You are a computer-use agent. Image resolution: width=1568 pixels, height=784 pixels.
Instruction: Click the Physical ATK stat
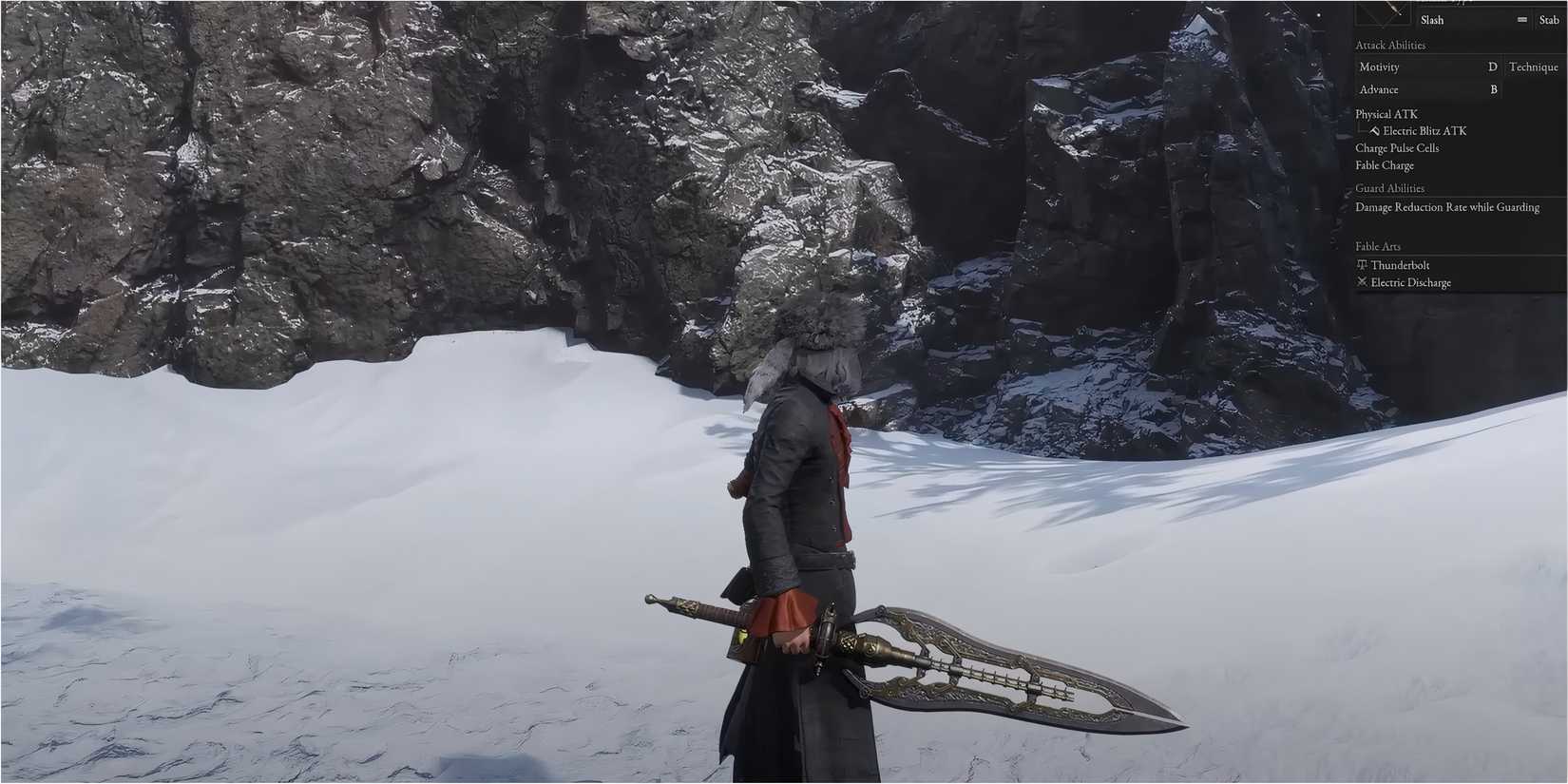[1386, 114]
